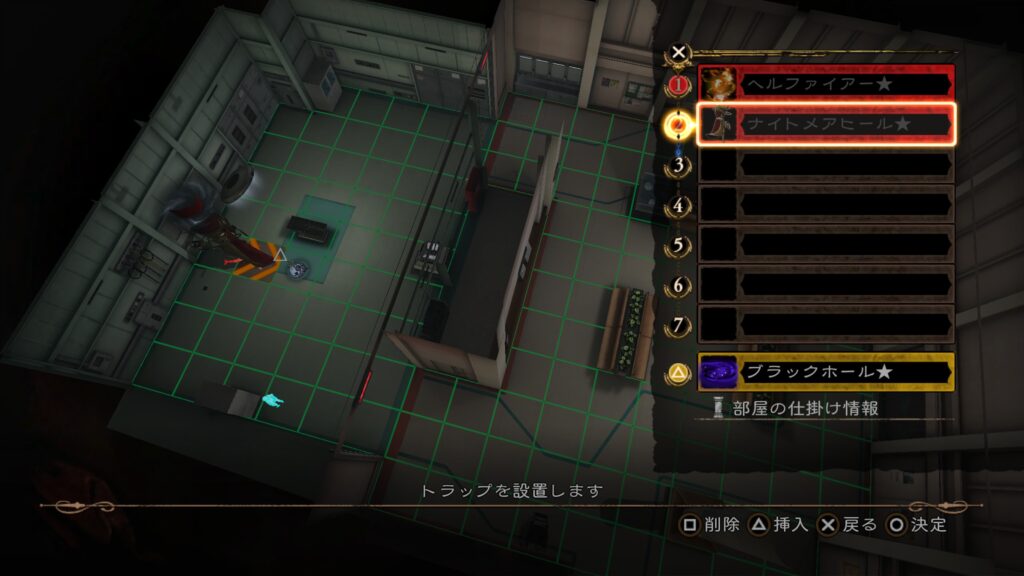Select the empty trap slot numbered 5
This screenshot has height=576, width=1024.
click(825, 244)
